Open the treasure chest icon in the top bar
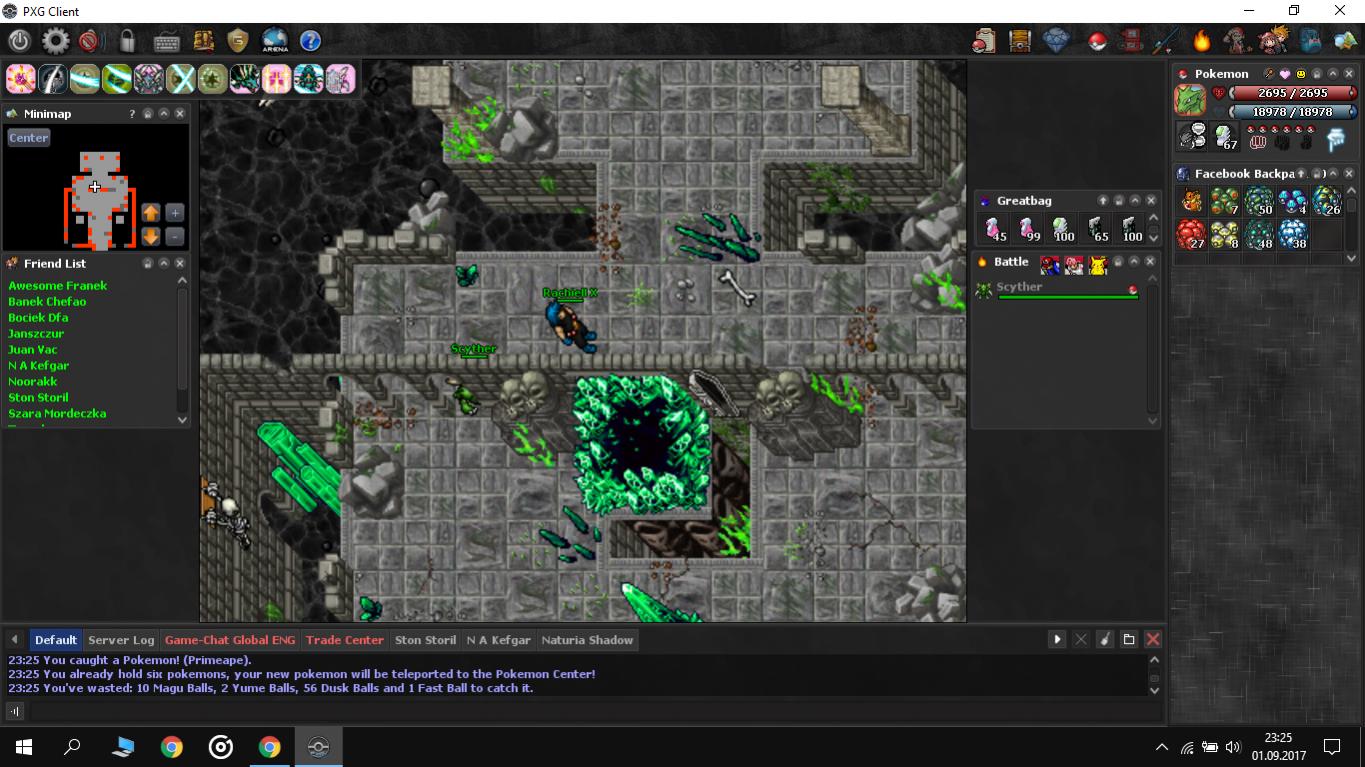Viewport: 1365px width, 767px height. click(x=1019, y=41)
